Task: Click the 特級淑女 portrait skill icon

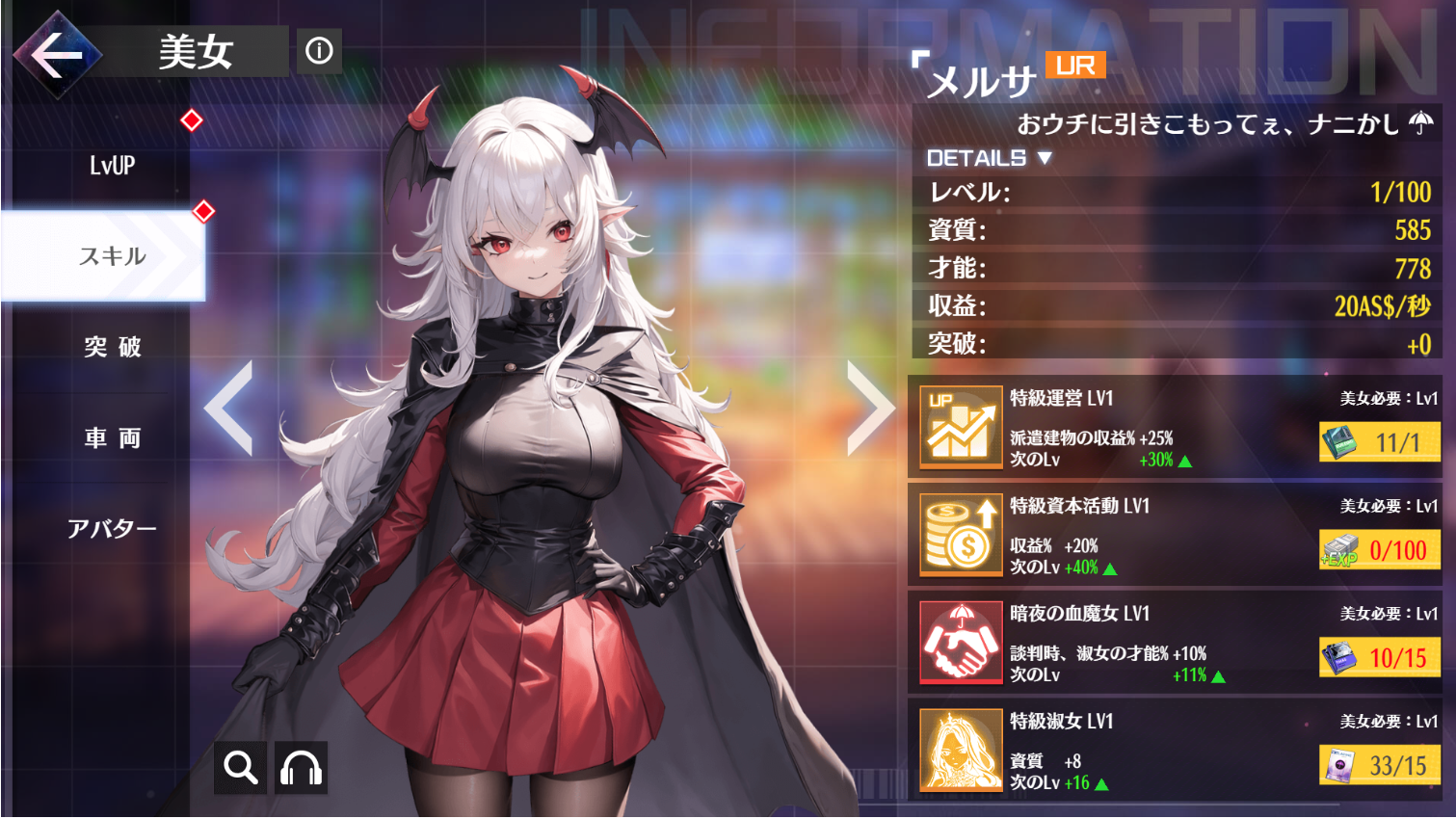Action: pos(959,751)
